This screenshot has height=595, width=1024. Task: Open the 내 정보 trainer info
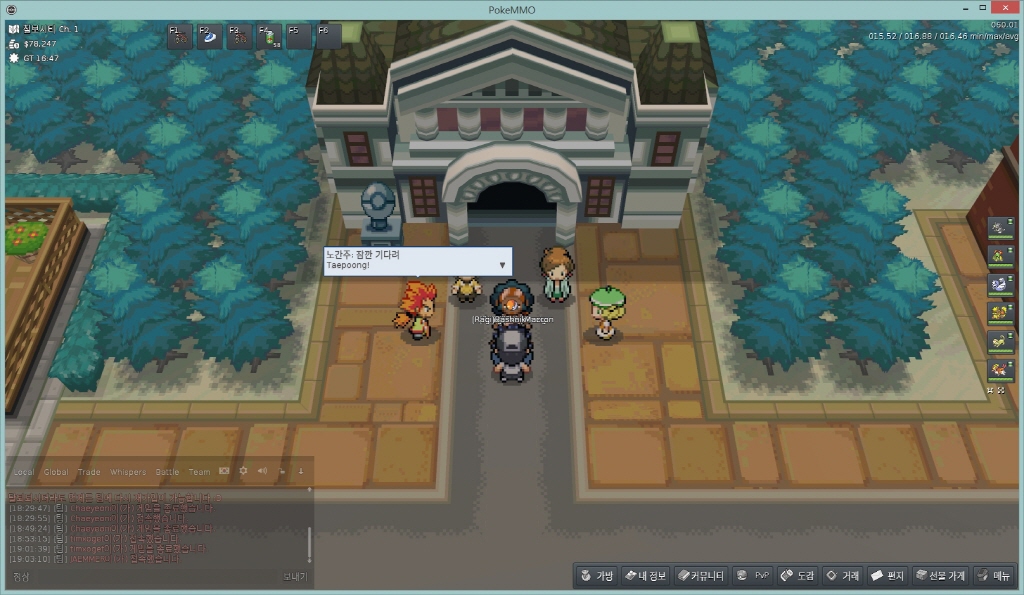(645, 576)
